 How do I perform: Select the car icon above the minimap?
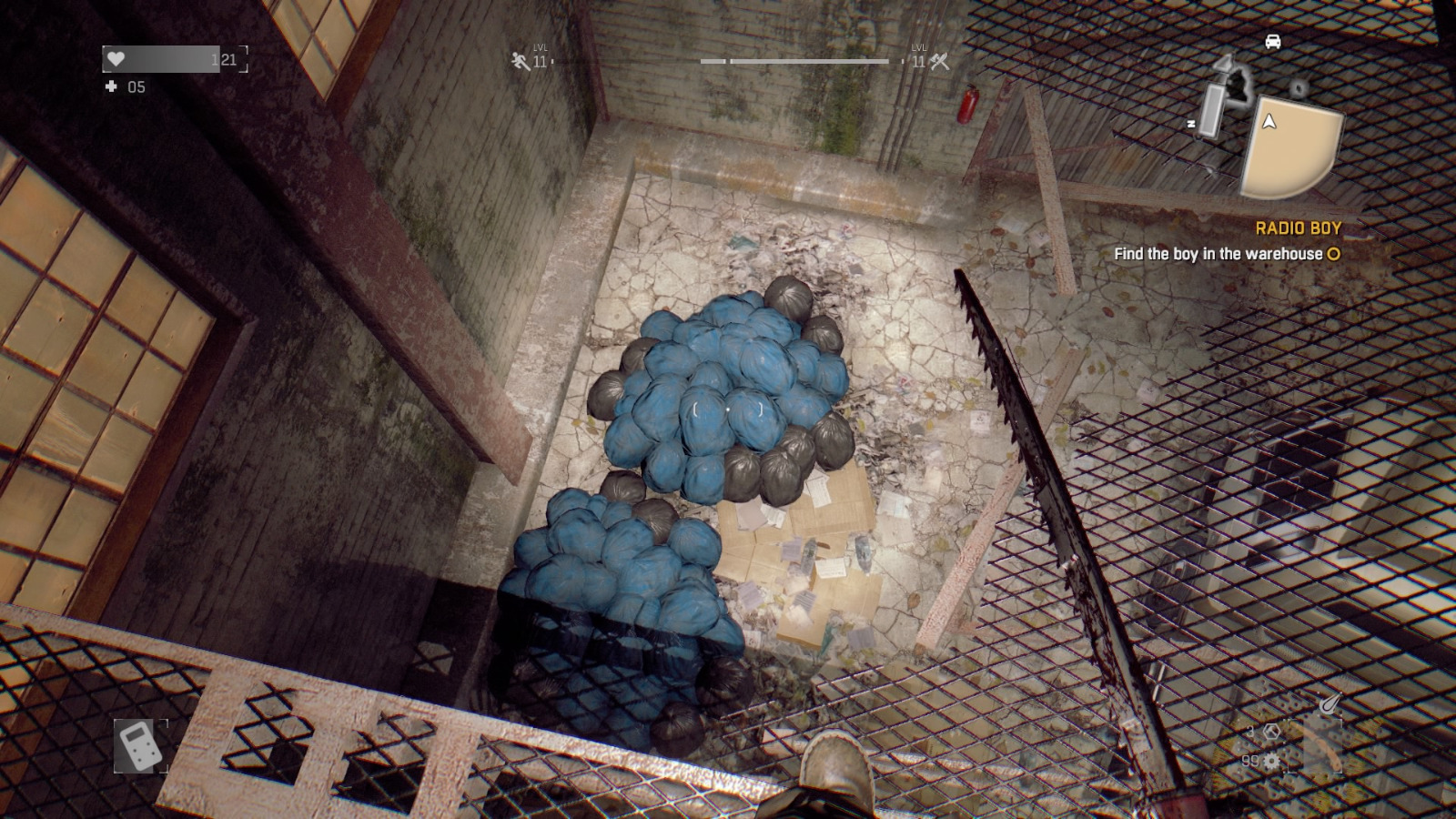tap(1273, 42)
